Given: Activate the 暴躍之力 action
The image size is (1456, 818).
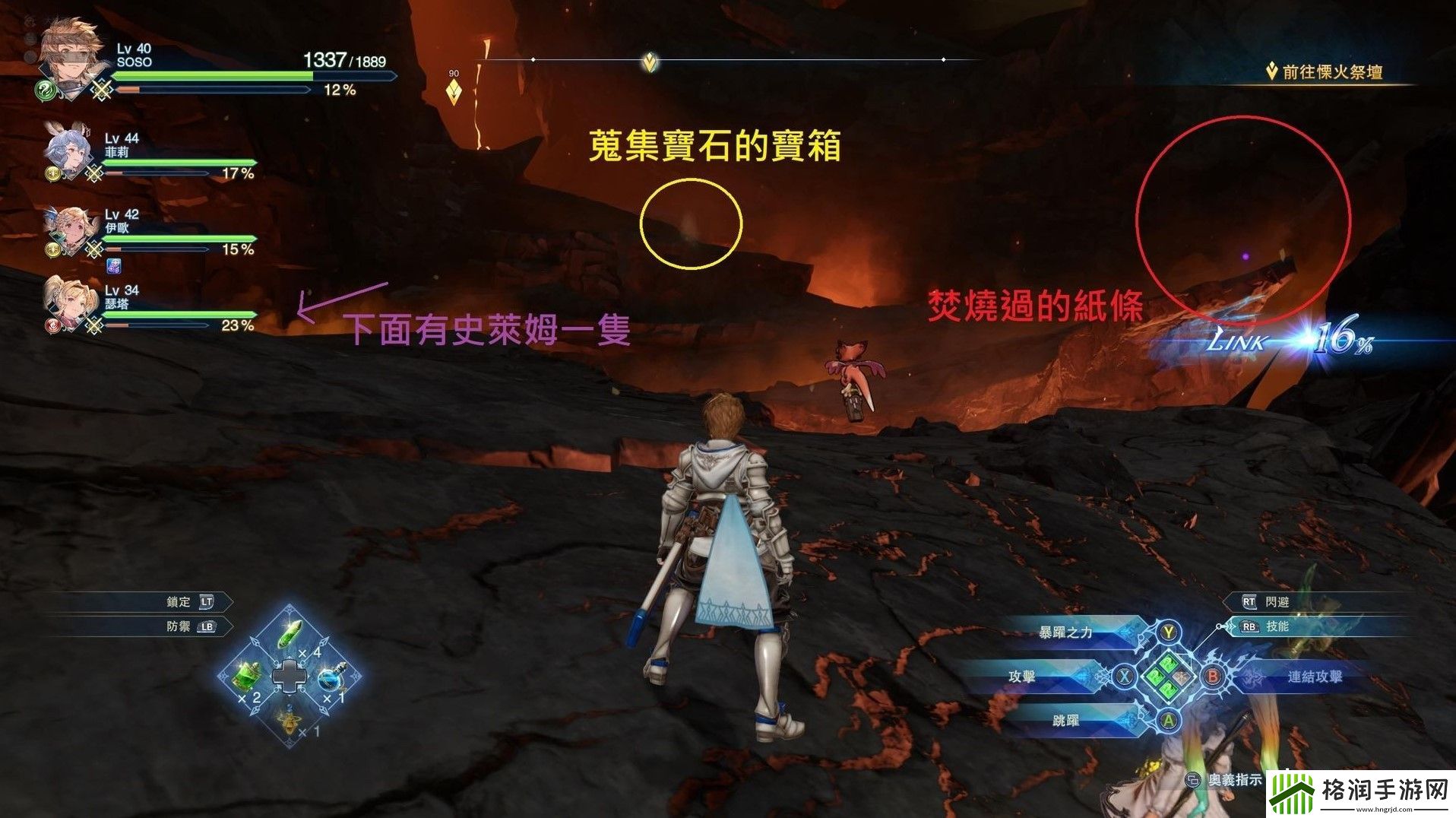Looking at the screenshot, I should pos(1065,632).
